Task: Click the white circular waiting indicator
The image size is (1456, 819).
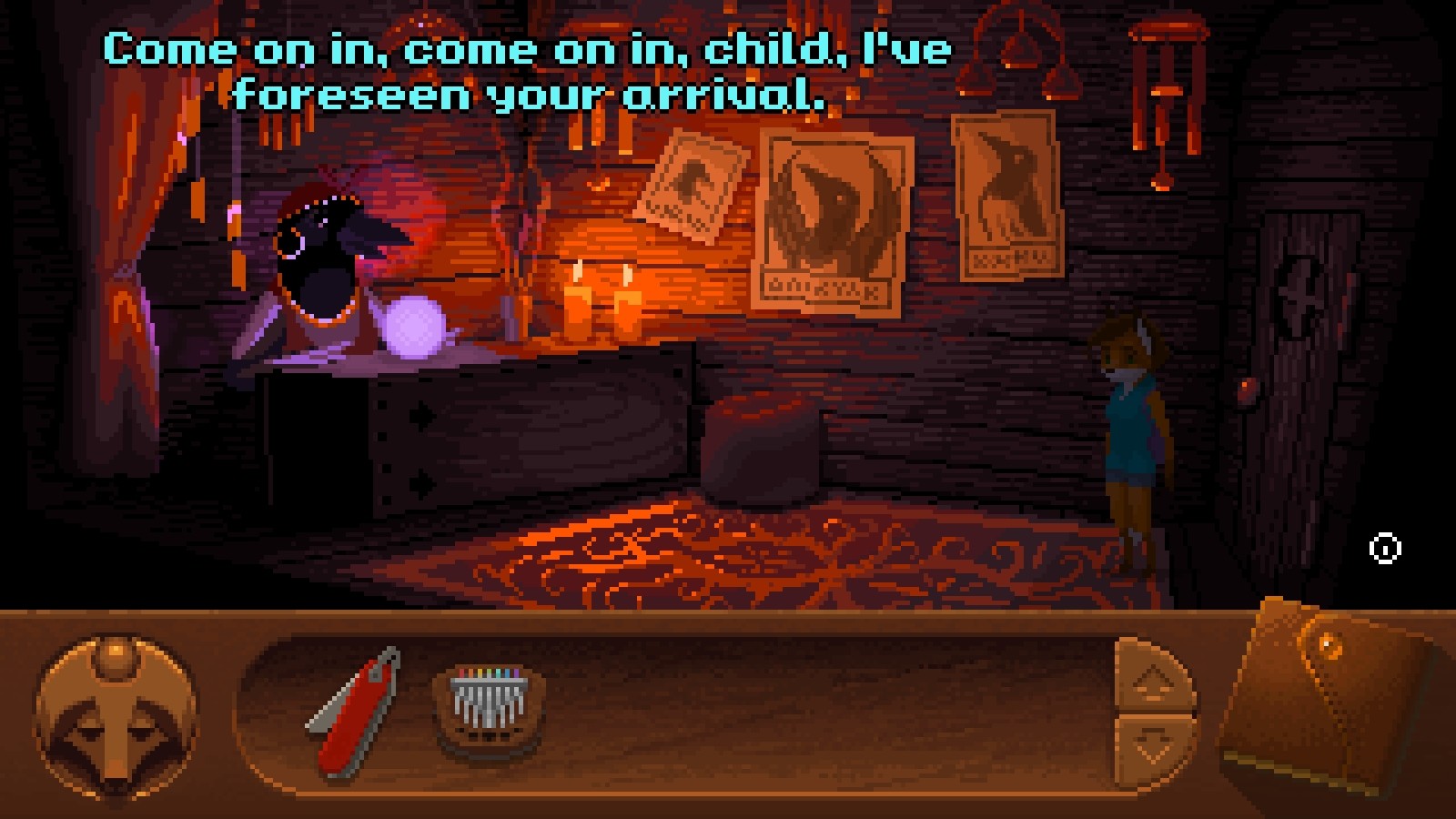Action: point(1384,548)
